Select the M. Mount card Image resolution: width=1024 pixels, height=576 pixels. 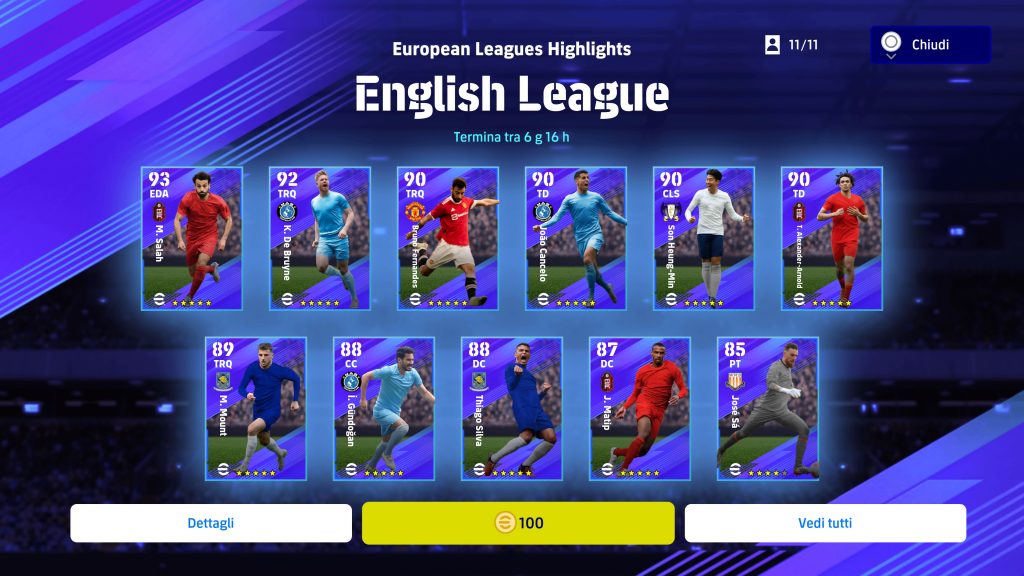coord(256,408)
